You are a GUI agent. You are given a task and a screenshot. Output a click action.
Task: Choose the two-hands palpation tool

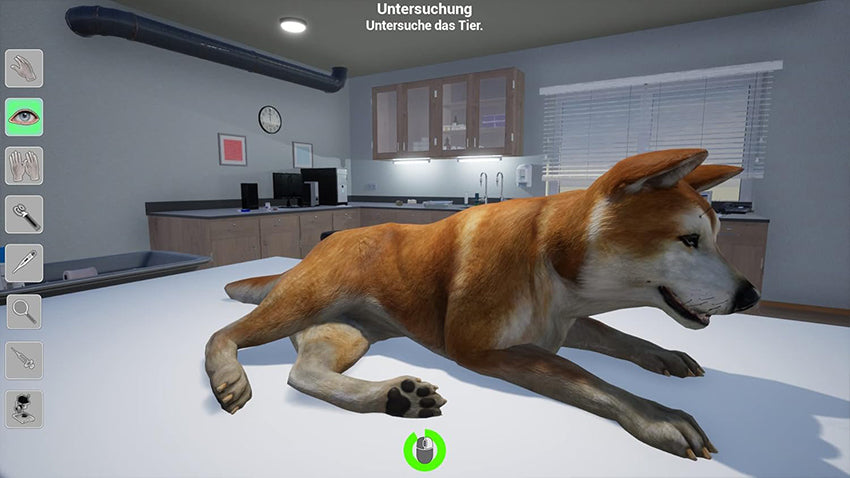tap(24, 165)
